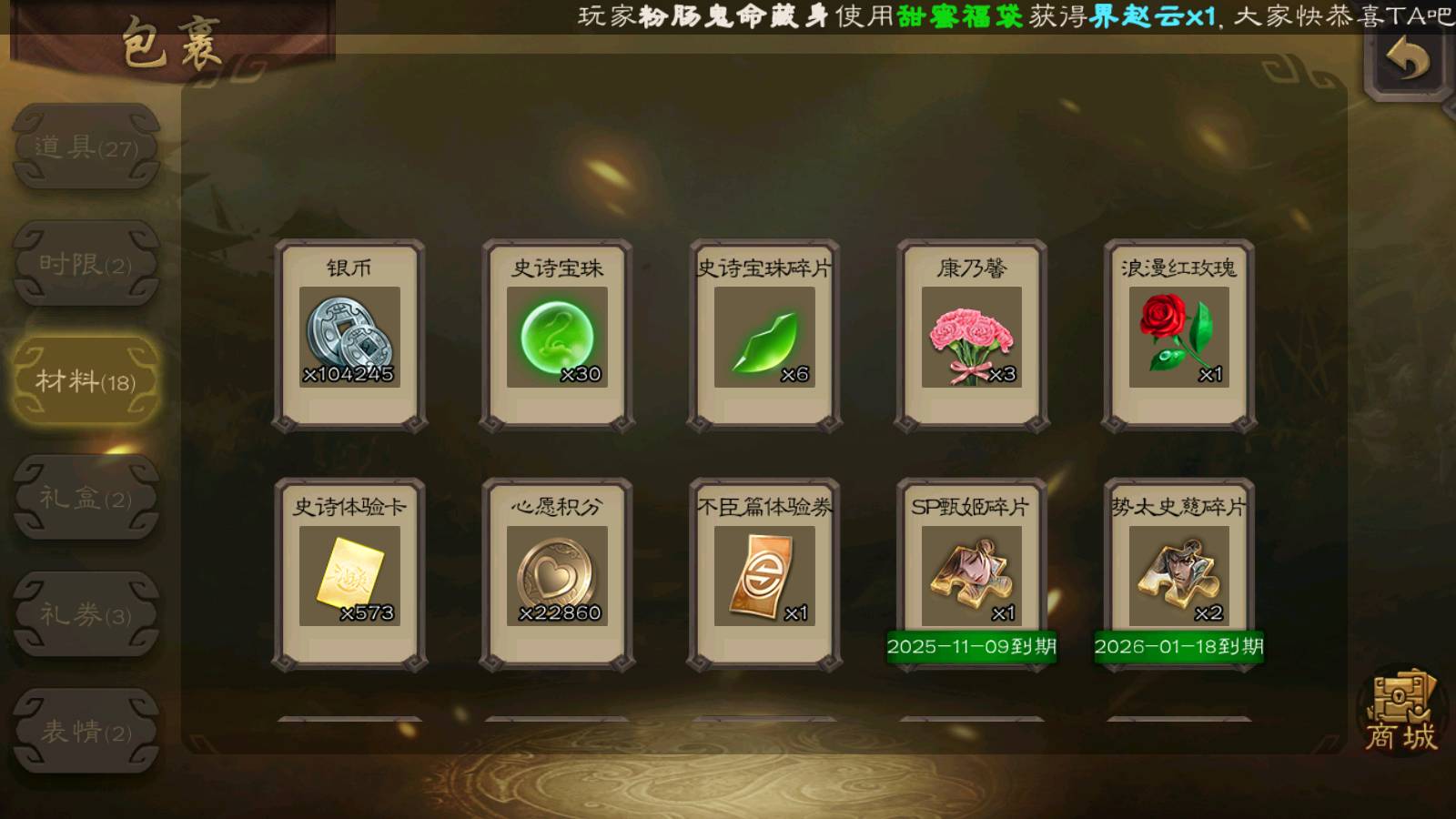Select the SP甄姬碎片 puzzle piece

[x=972, y=575]
